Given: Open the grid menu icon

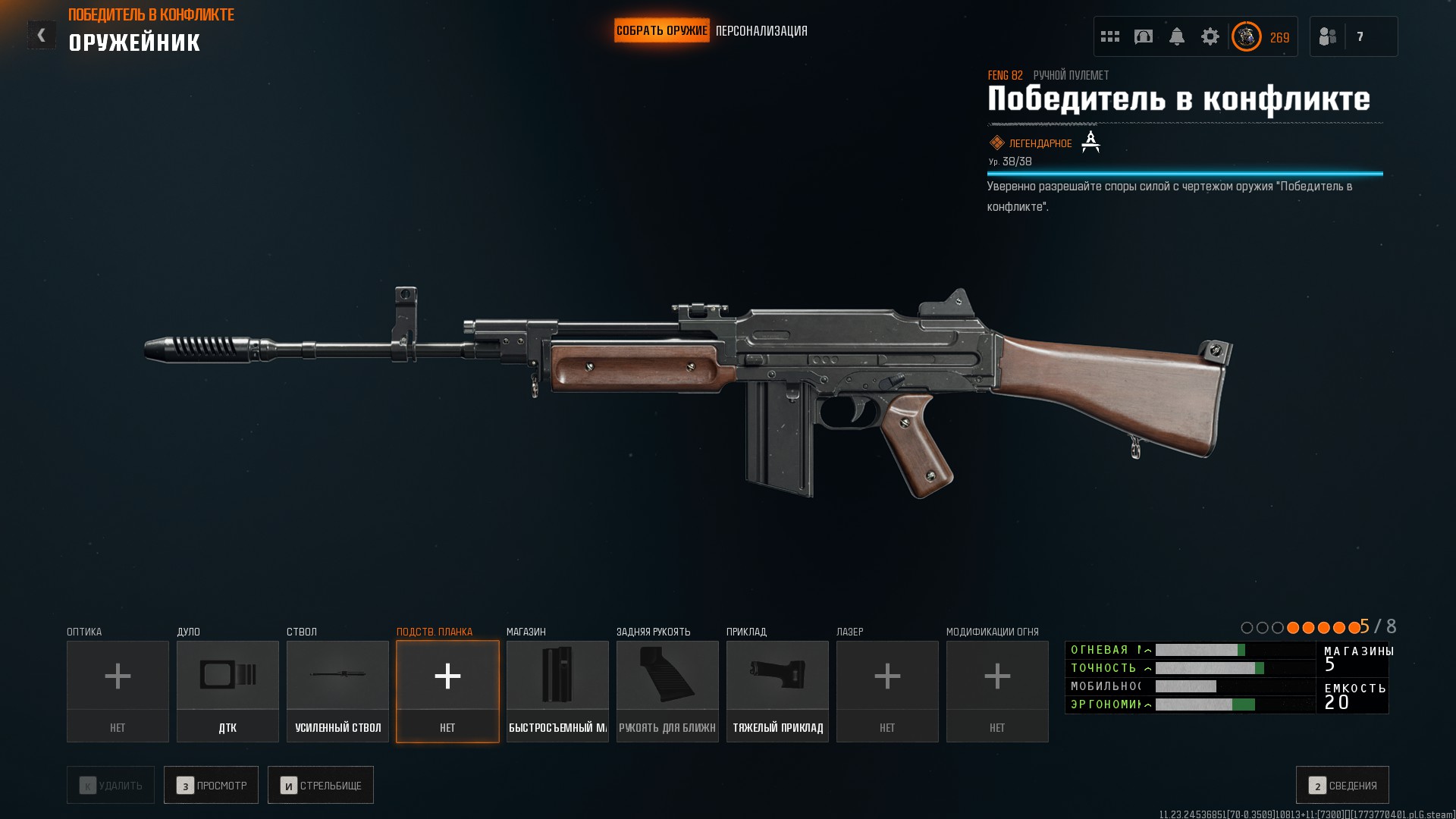Looking at the screenshot, I should 1110,36.
